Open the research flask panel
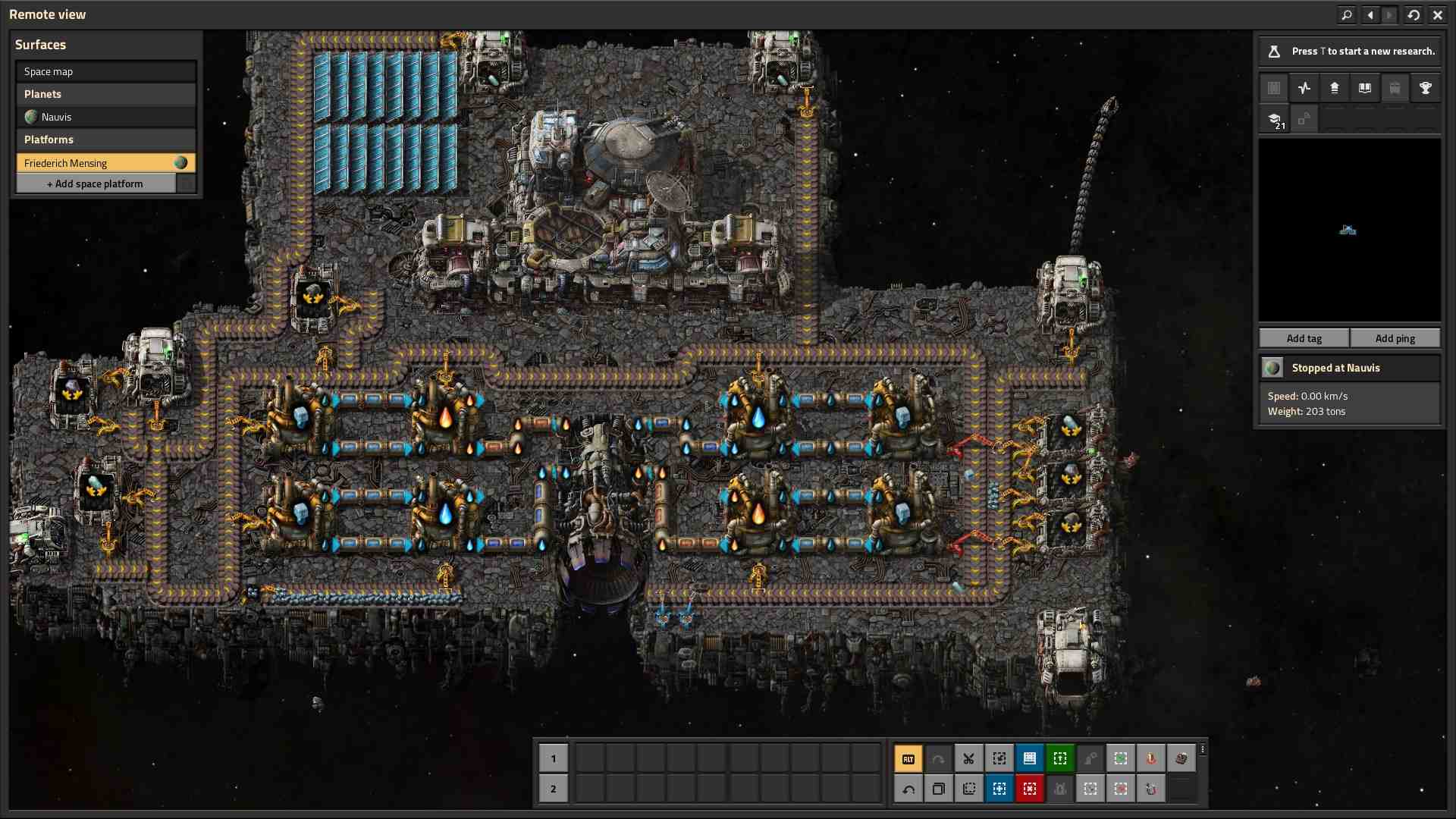Image resolution: width=1456 pixels, height=819 pixels. point(1275,52)
